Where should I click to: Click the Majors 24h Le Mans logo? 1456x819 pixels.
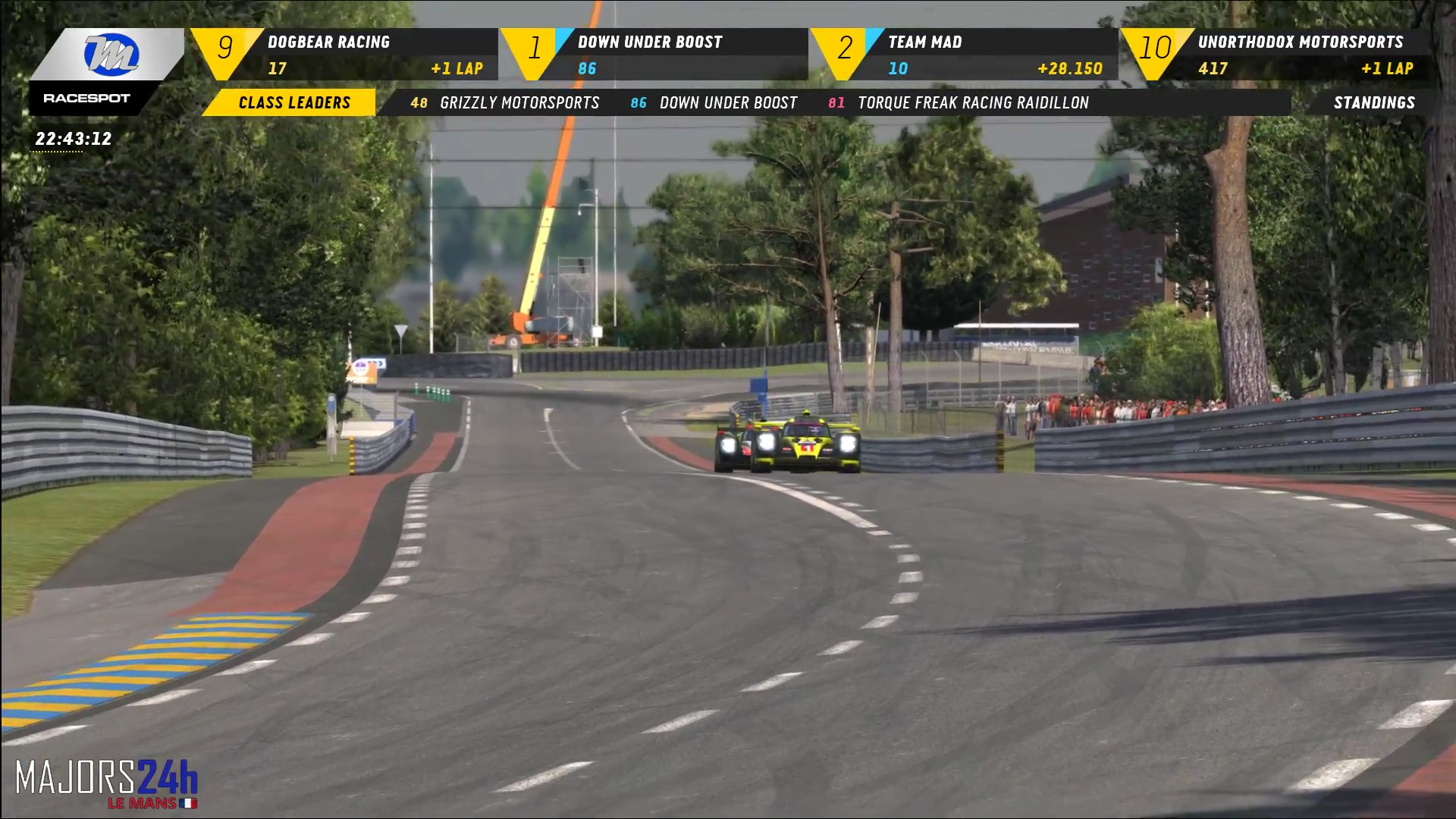(106, 783)
